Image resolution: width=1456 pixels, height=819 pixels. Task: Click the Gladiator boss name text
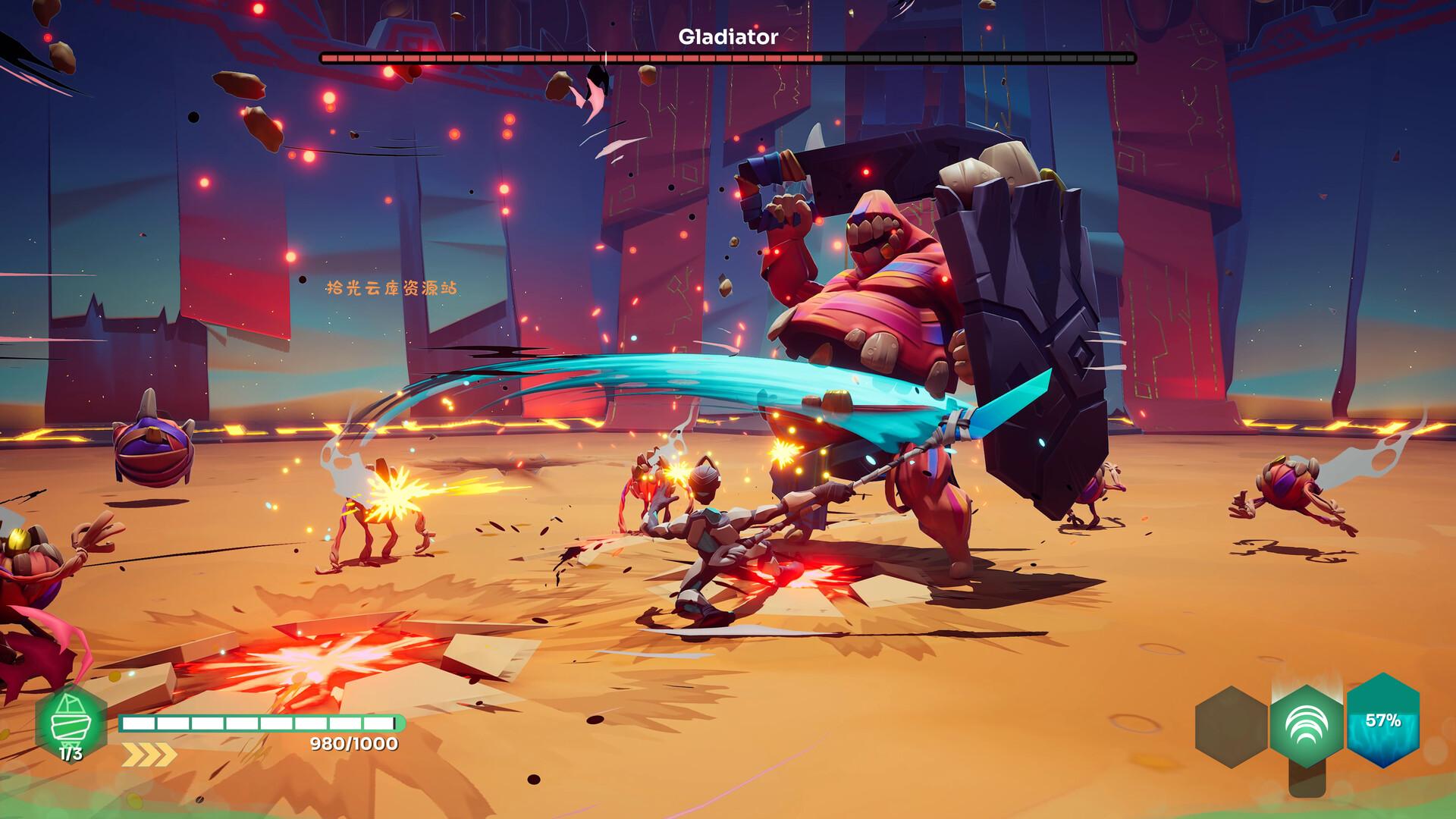coord(728,35)
